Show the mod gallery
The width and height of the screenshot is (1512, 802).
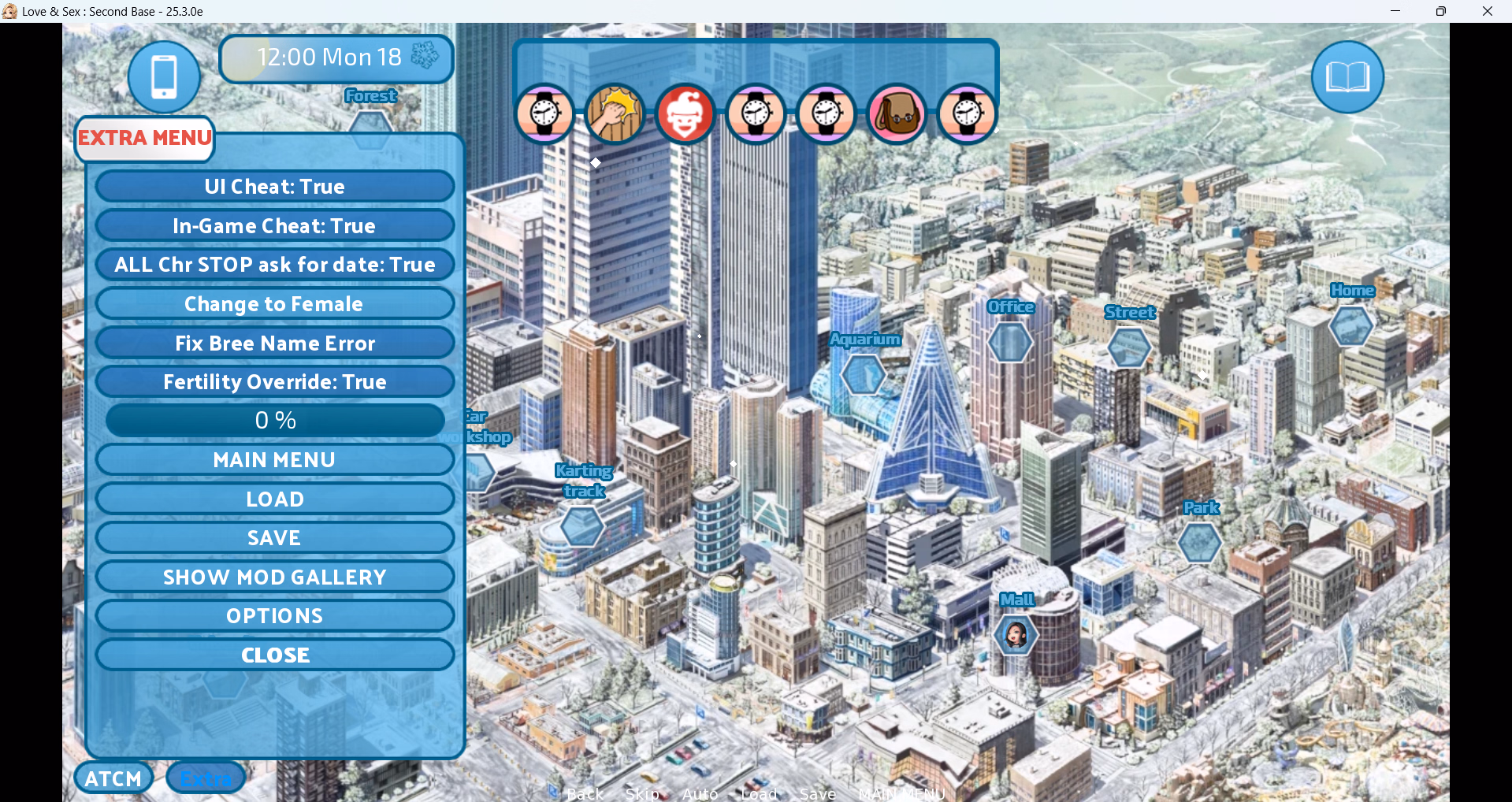click(274, 577)
